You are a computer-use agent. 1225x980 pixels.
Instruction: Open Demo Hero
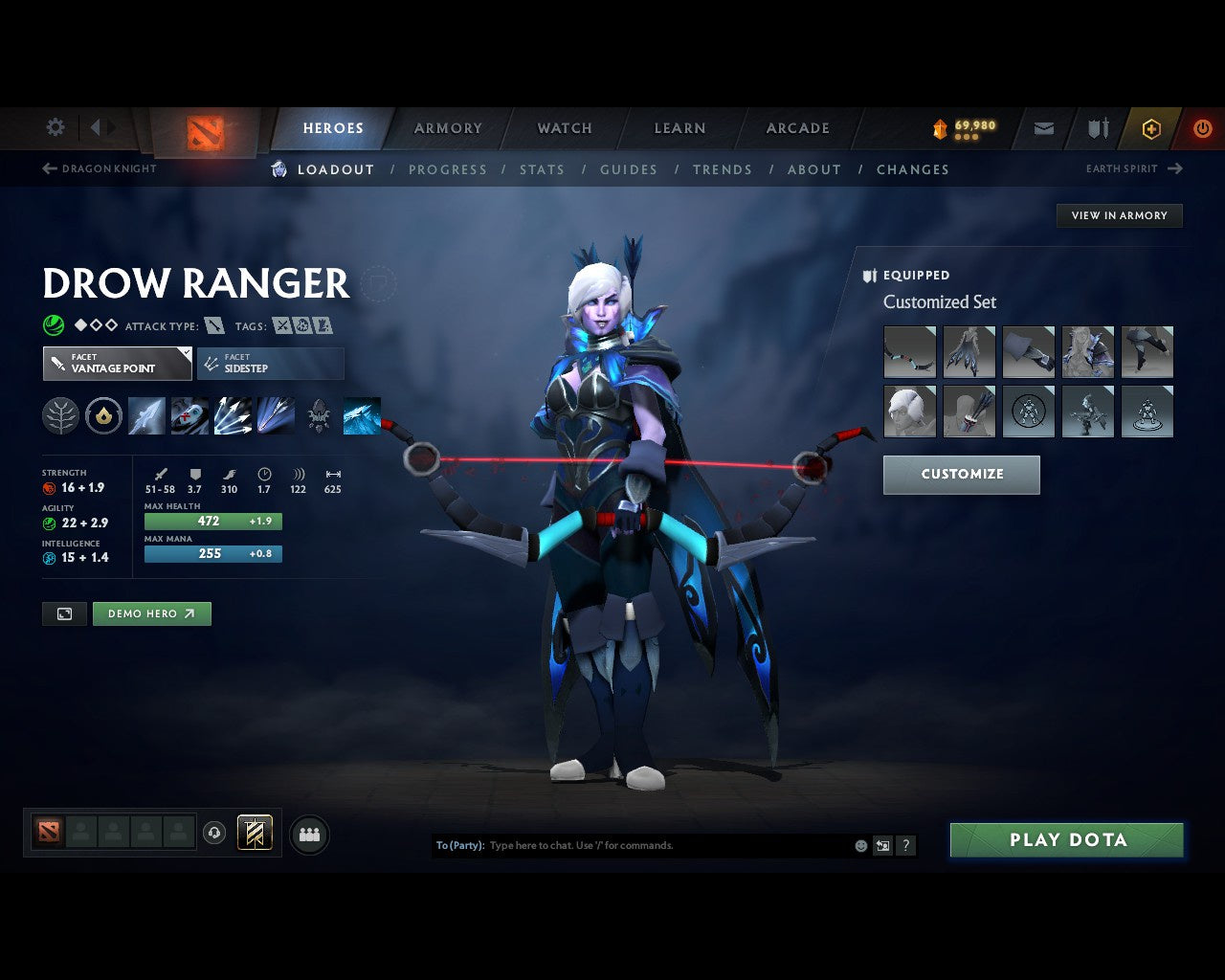pyautogui.click(x=151, y=613)
